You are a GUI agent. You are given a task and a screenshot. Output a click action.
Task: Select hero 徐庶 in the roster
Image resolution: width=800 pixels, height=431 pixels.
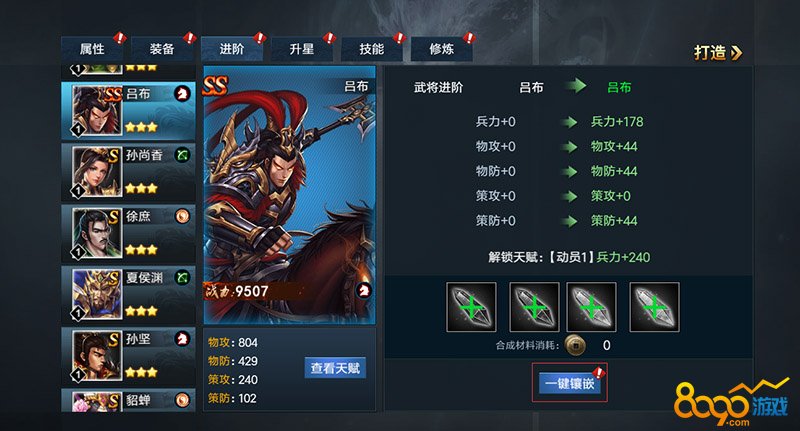(130, 232)
